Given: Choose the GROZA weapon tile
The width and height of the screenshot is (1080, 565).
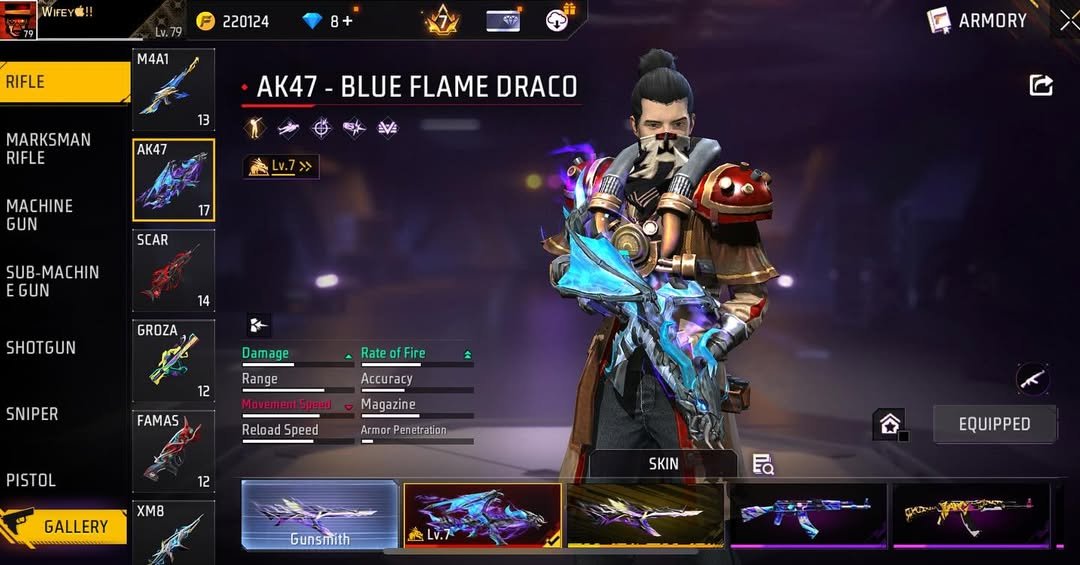Looking at the screenshot, I should click(x=173, y=361).
